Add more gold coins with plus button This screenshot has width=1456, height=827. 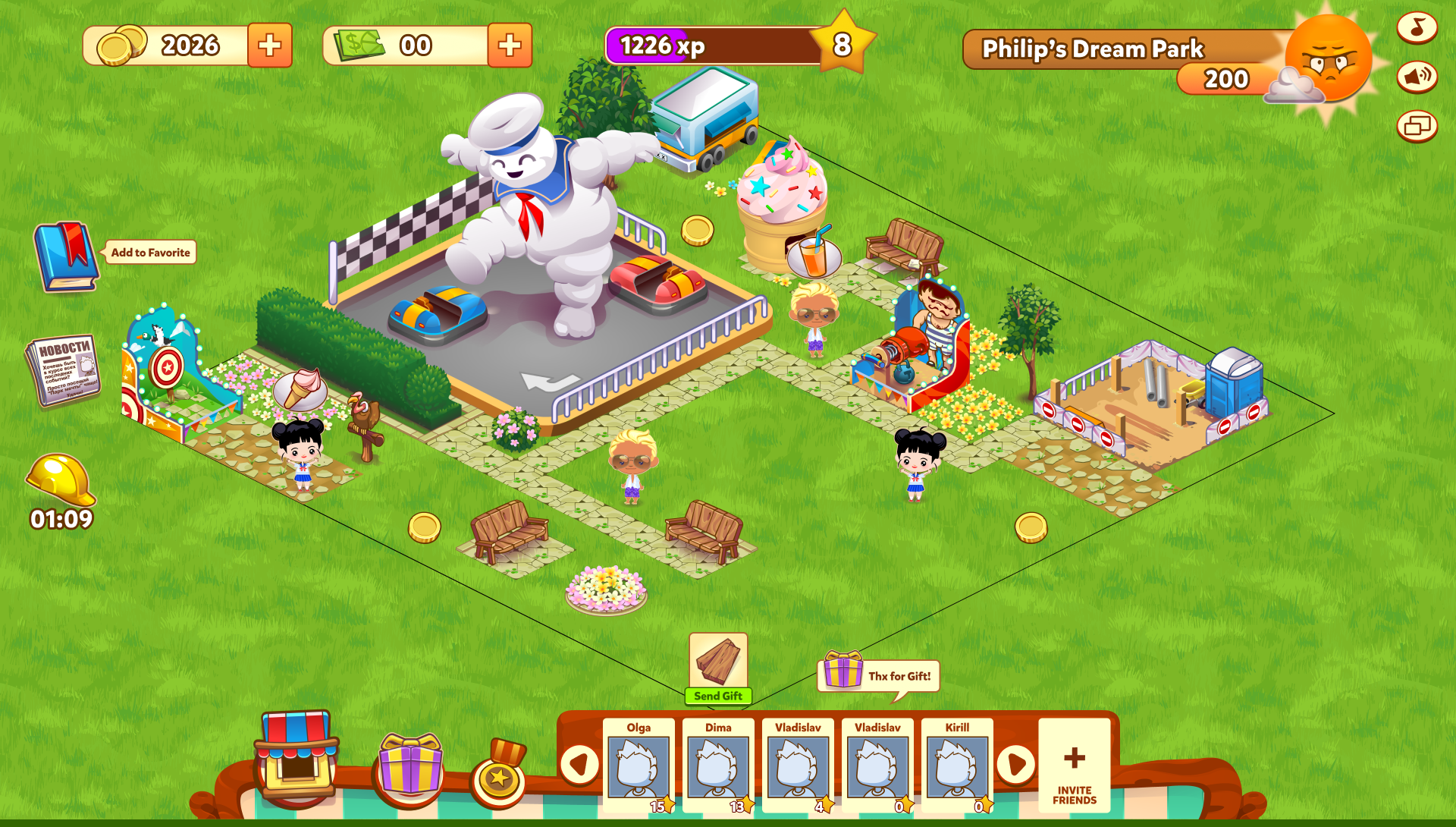tap(269, 46)
